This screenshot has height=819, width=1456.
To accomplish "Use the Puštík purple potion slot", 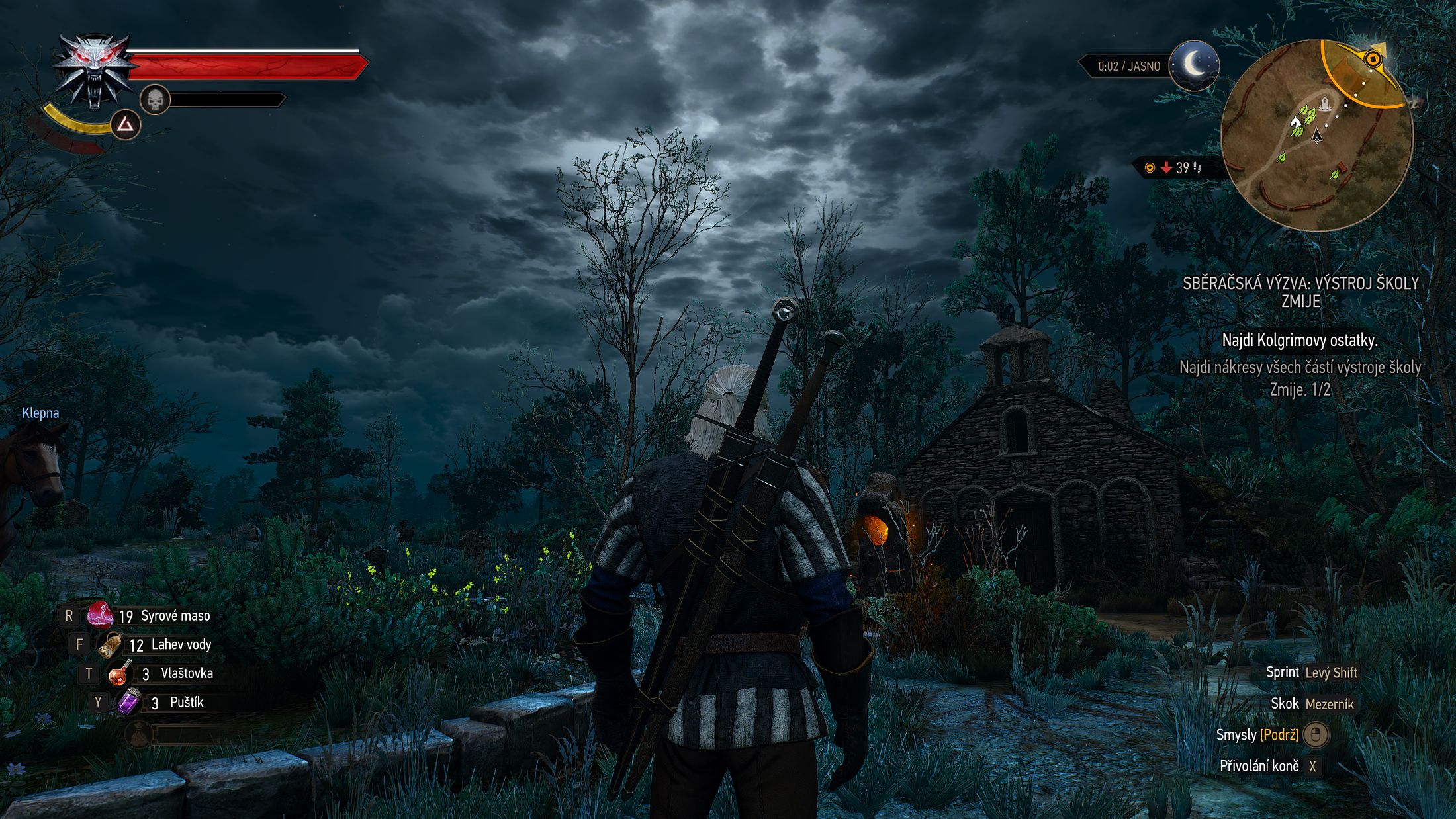I will click(x=128, y=702).
